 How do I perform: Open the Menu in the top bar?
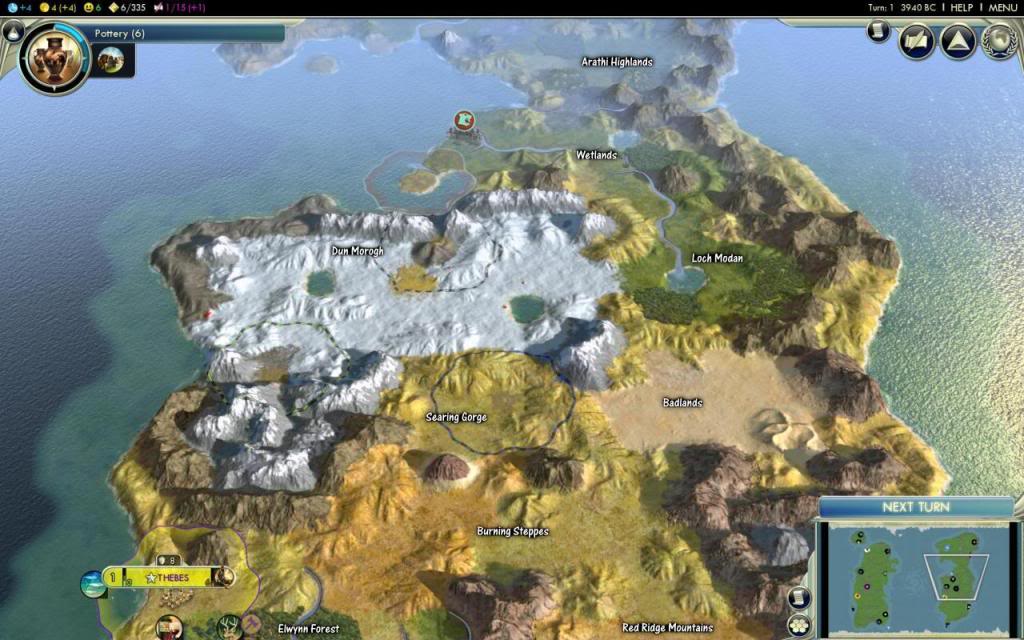tap(1003, 7)
